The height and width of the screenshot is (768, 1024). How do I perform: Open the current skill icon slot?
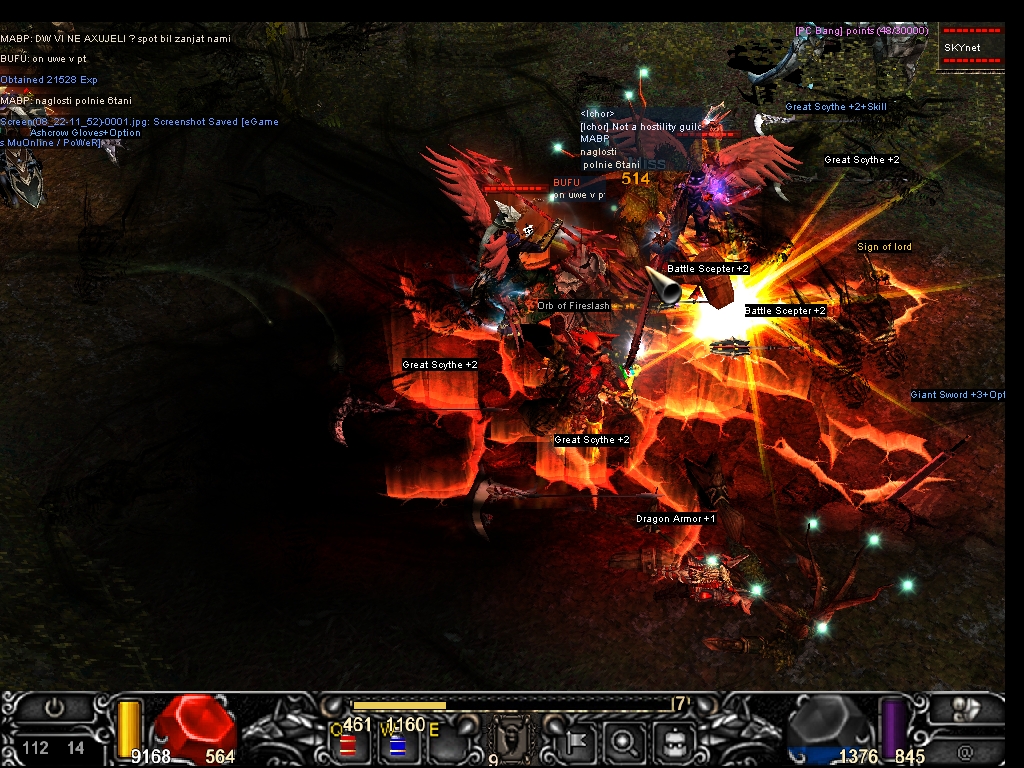click(509, 741)
